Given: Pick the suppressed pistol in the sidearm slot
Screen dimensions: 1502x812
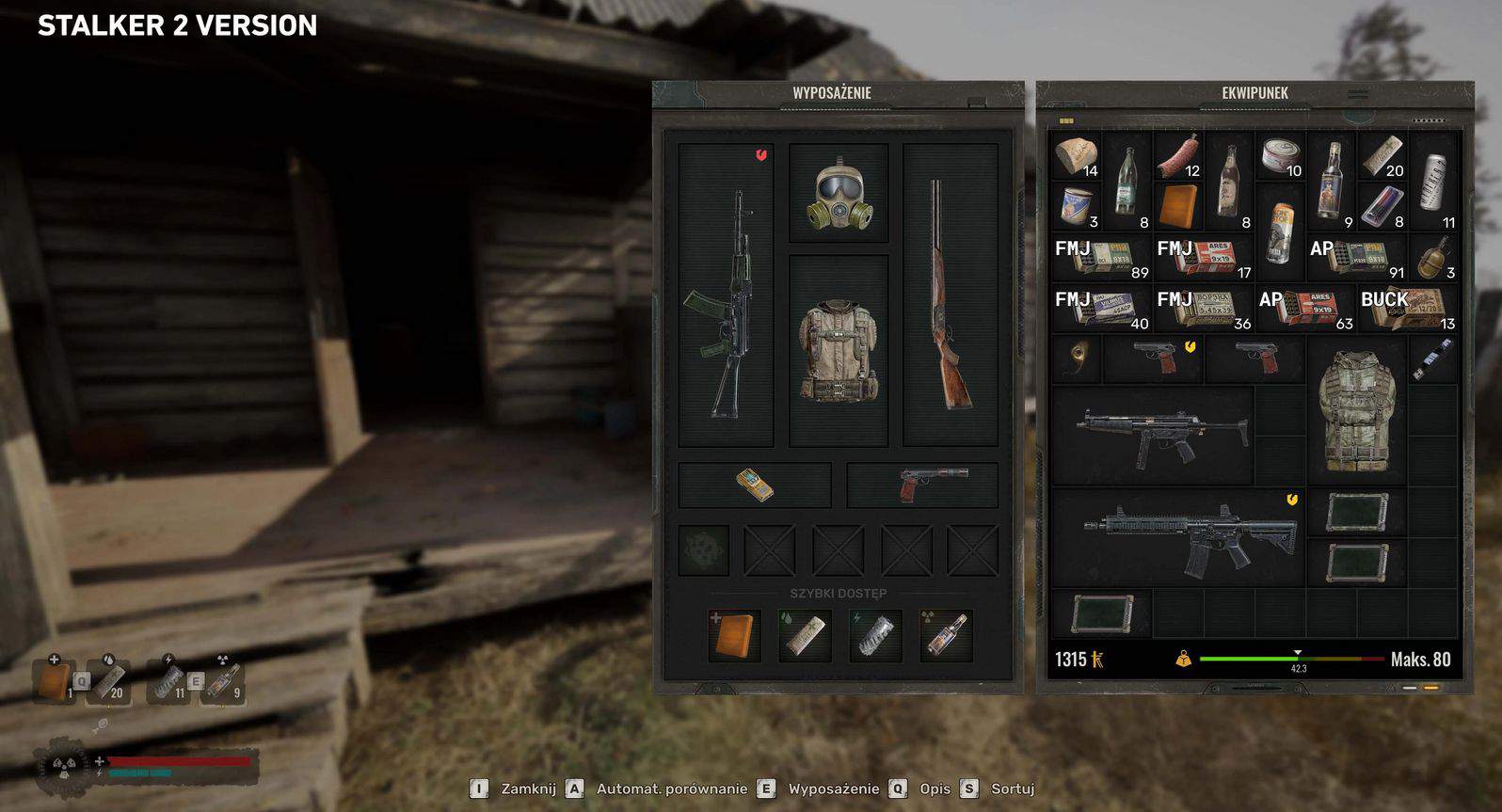Looking at the screenshot, I should (x=921, y=485).
